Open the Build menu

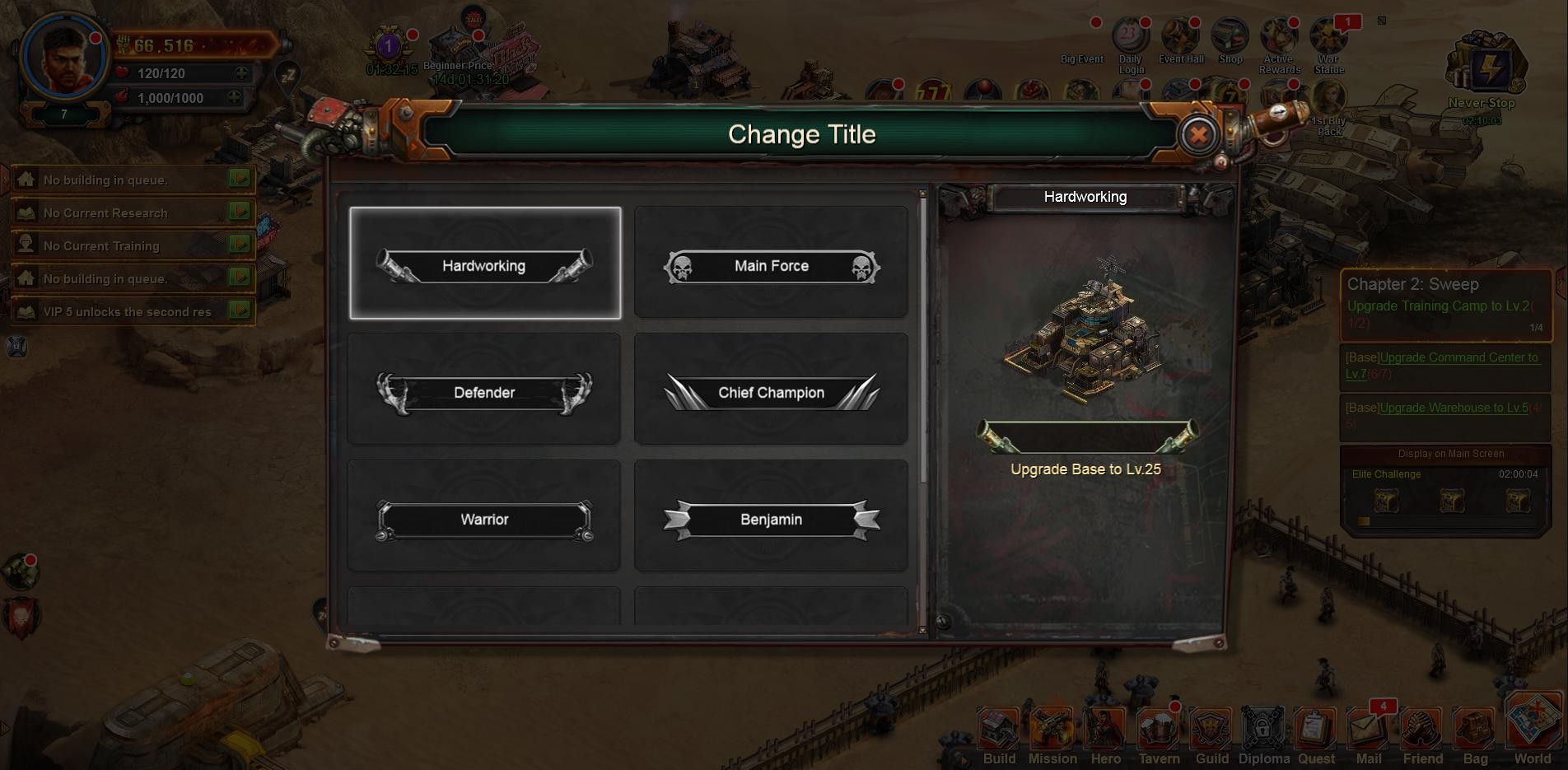[999, 735]
